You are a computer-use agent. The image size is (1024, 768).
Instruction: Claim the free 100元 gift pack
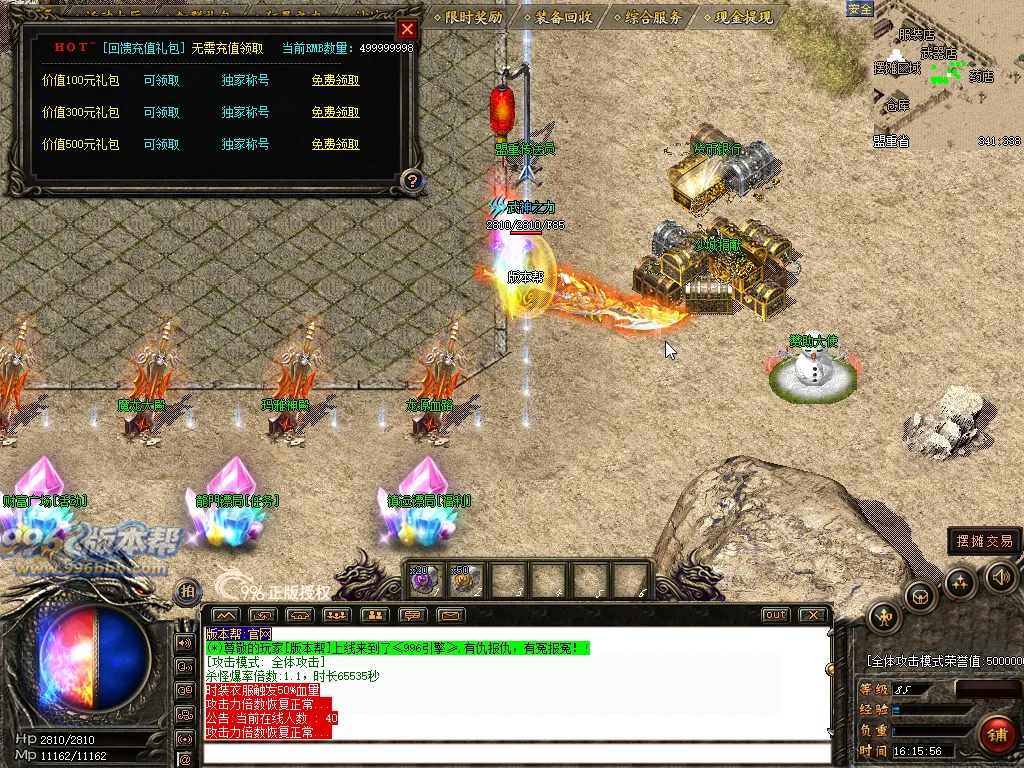tap(335, 81)
